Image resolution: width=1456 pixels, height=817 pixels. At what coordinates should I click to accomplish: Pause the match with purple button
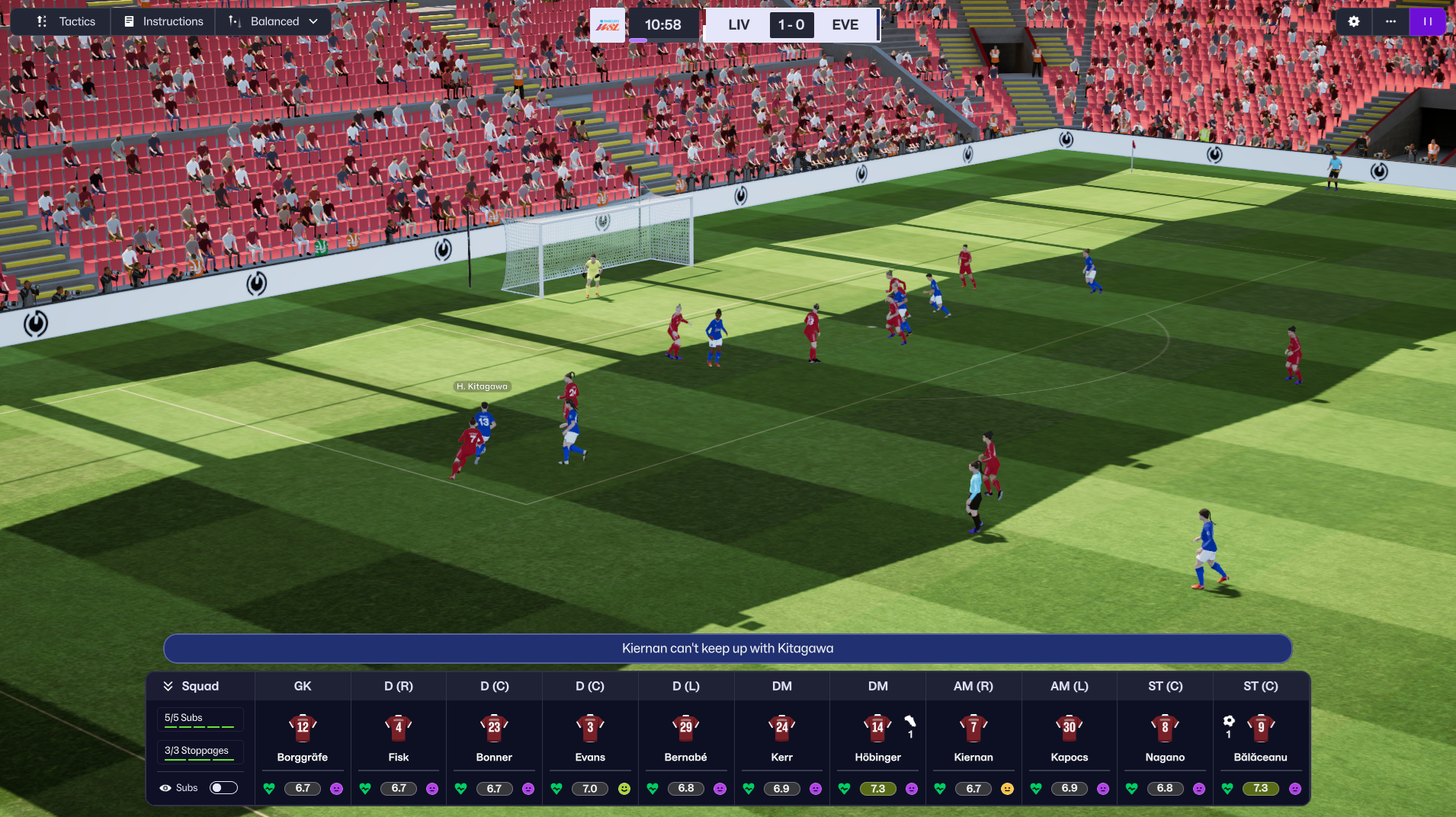click(x=1427, y=21)
